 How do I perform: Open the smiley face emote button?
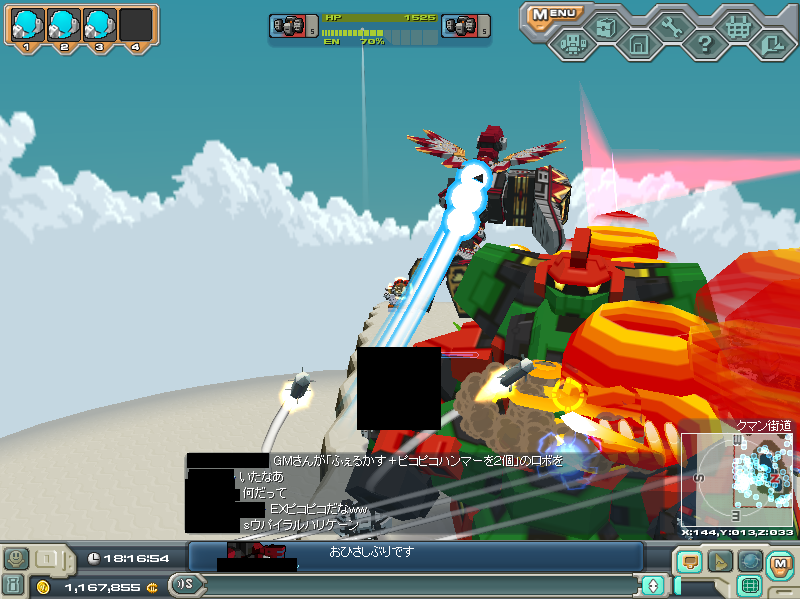click(15, 558)
